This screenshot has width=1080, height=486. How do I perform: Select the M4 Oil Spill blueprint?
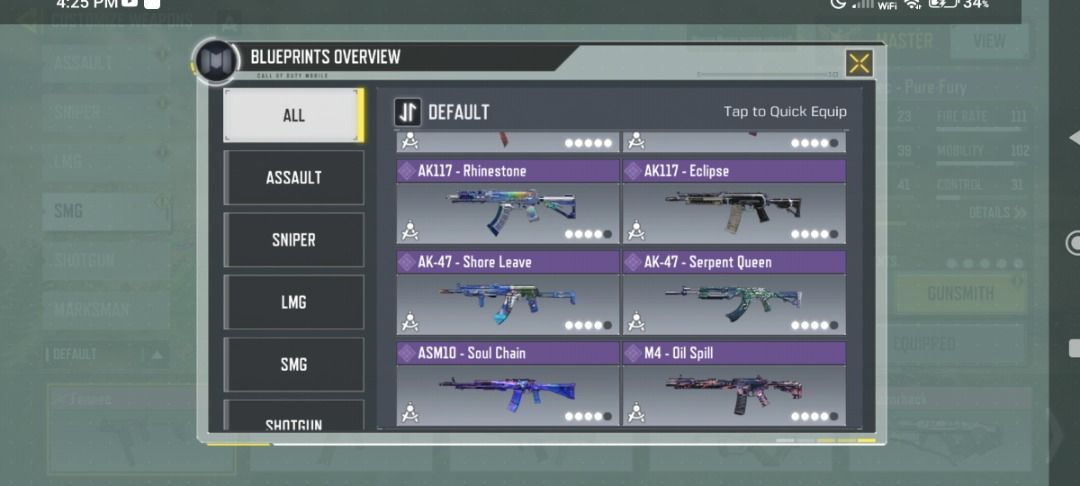(x=734, y=385)
